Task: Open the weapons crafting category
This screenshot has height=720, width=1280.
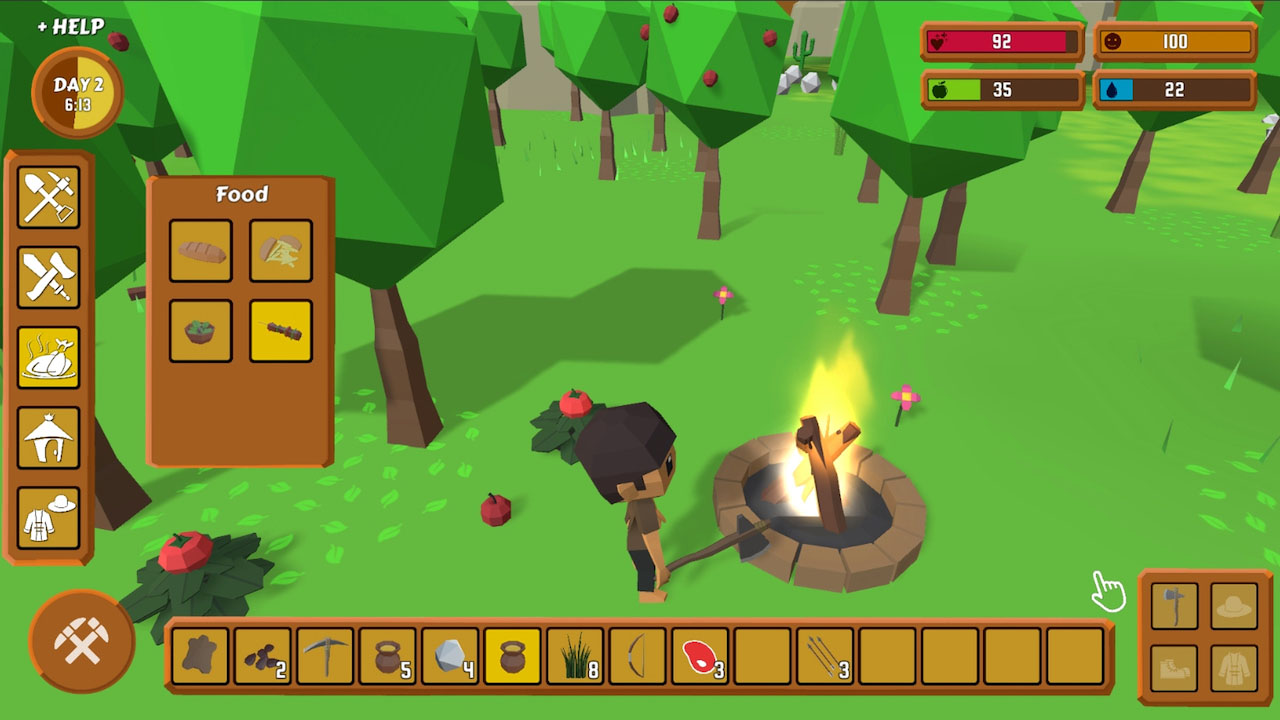Action: click(x=49, y=277)
